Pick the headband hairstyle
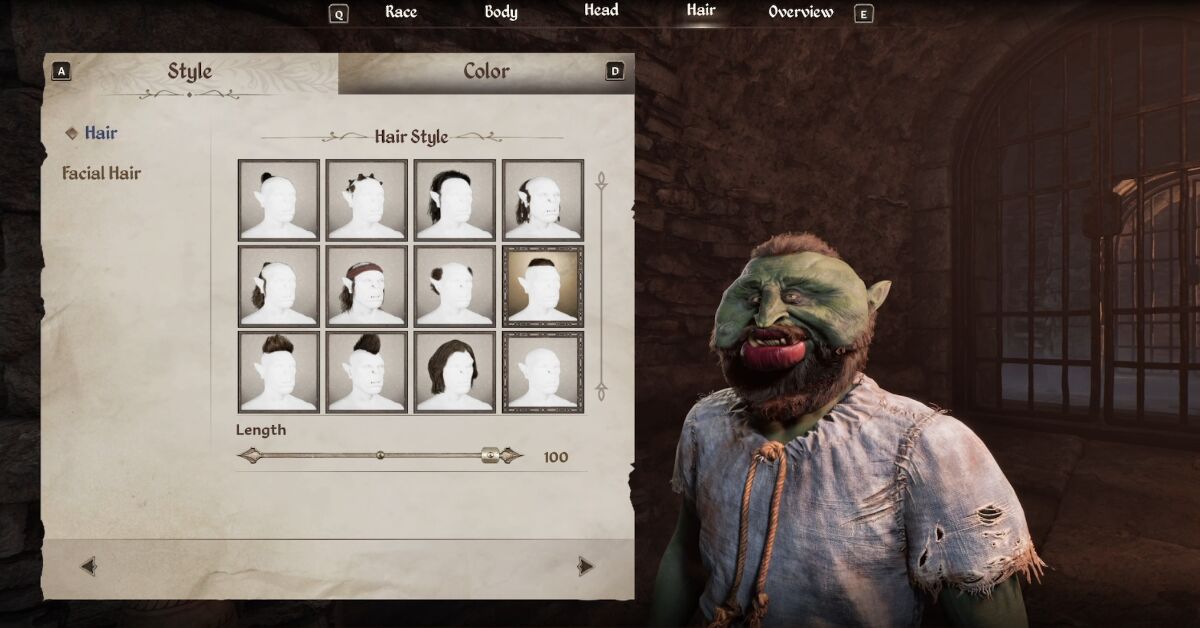The width and height of the screenshot is (1200, 628). 367,286
